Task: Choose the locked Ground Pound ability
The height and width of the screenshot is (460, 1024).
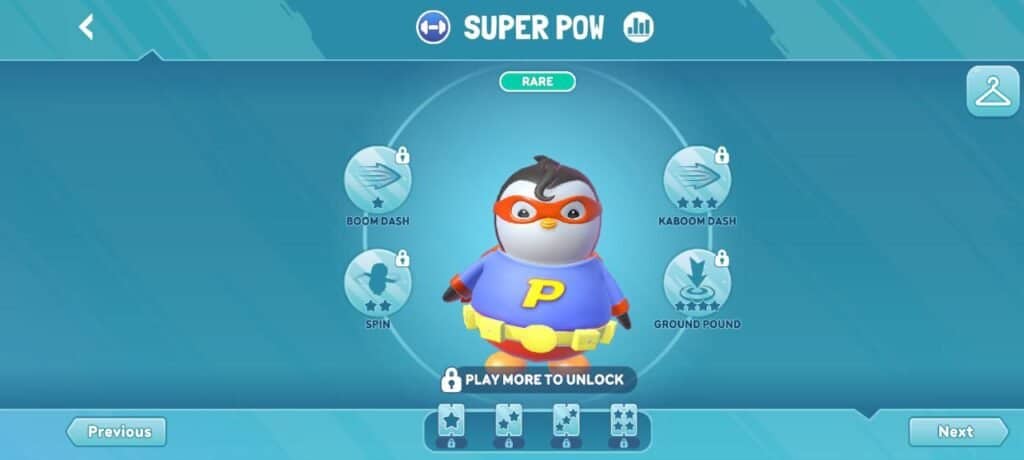Action: coord(697,283)
